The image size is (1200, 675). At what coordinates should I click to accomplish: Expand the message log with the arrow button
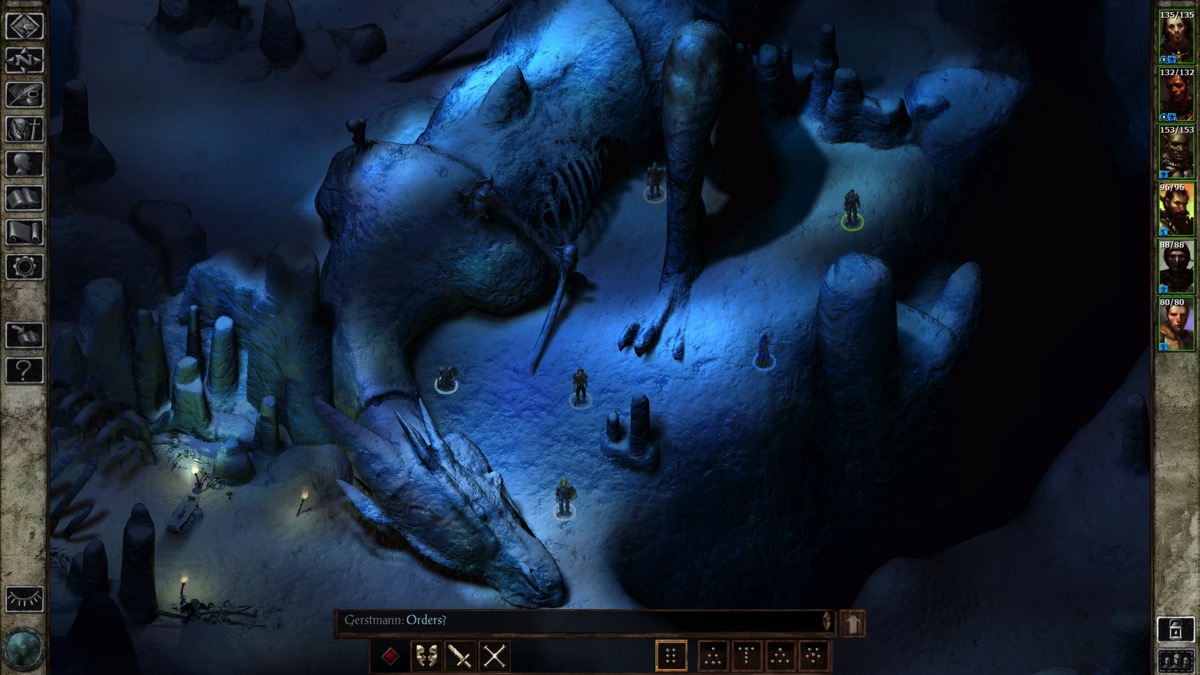(x=852, y=622)
